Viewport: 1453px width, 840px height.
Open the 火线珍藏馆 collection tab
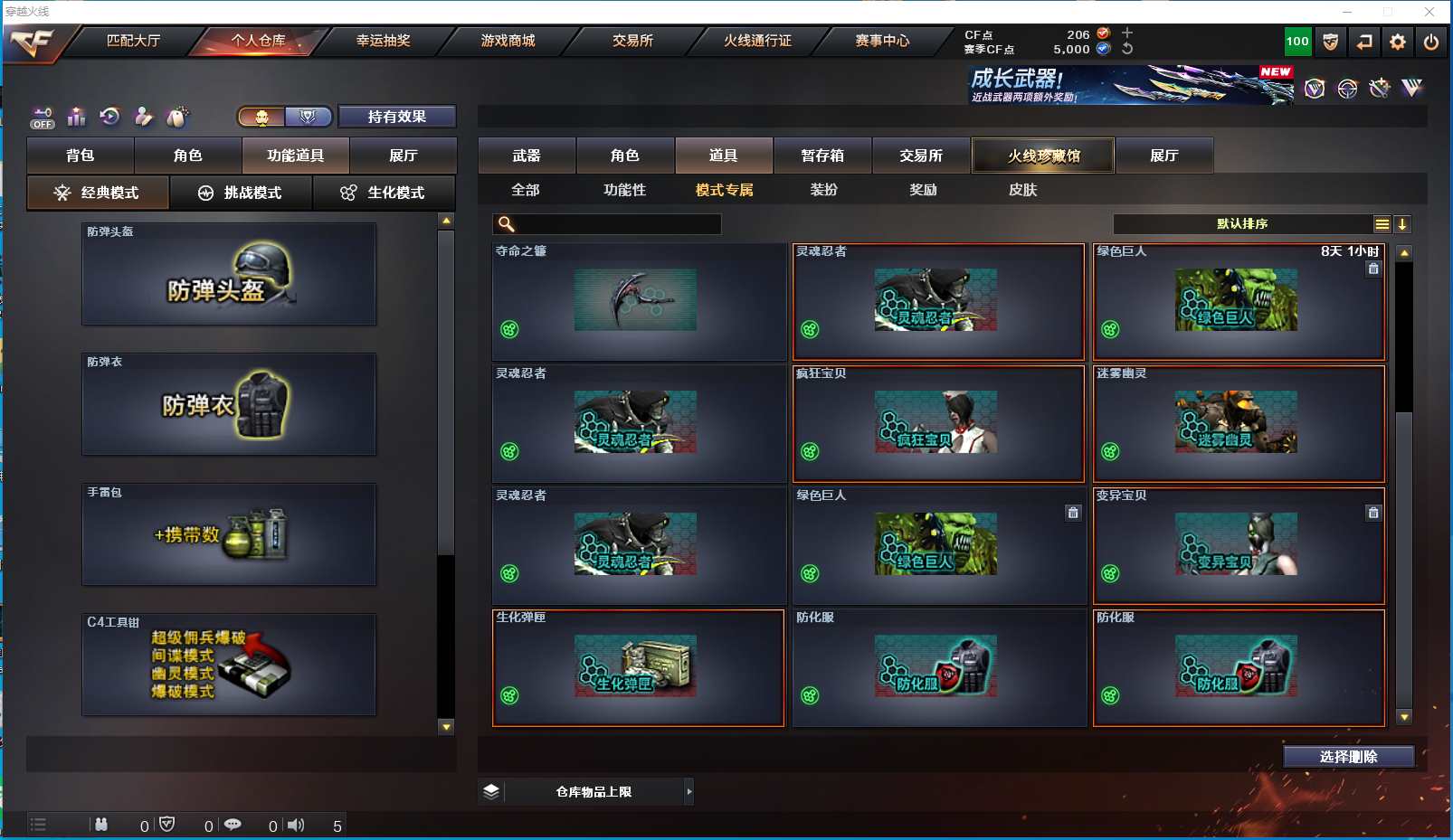coord(1043,156)
